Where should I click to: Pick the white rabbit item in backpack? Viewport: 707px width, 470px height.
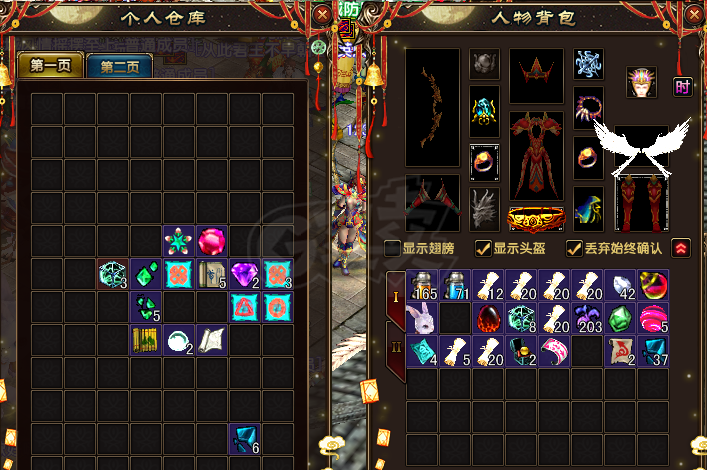(423, 318)
